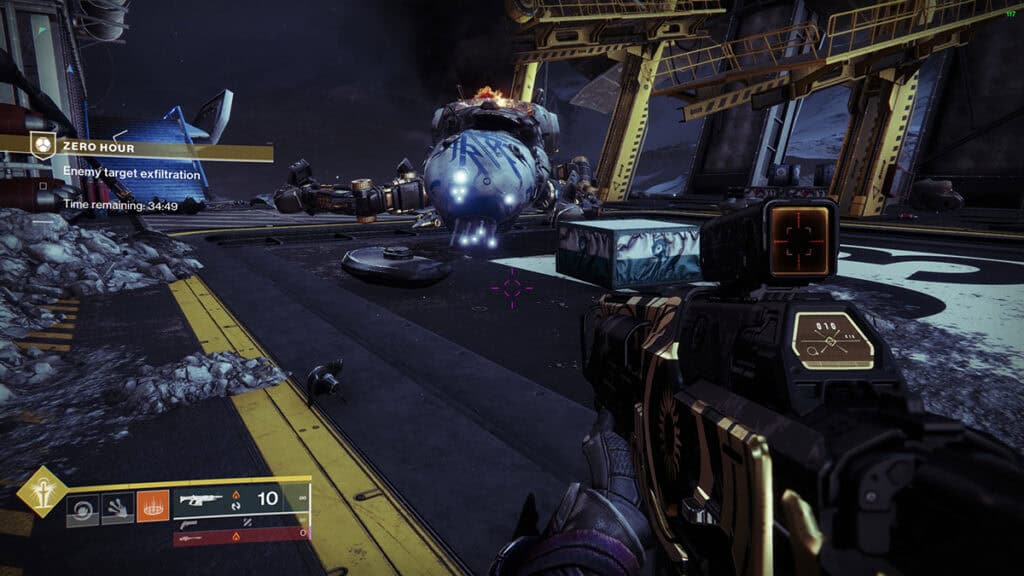Select the equipped rifle weapon slot

coord(240,499)
